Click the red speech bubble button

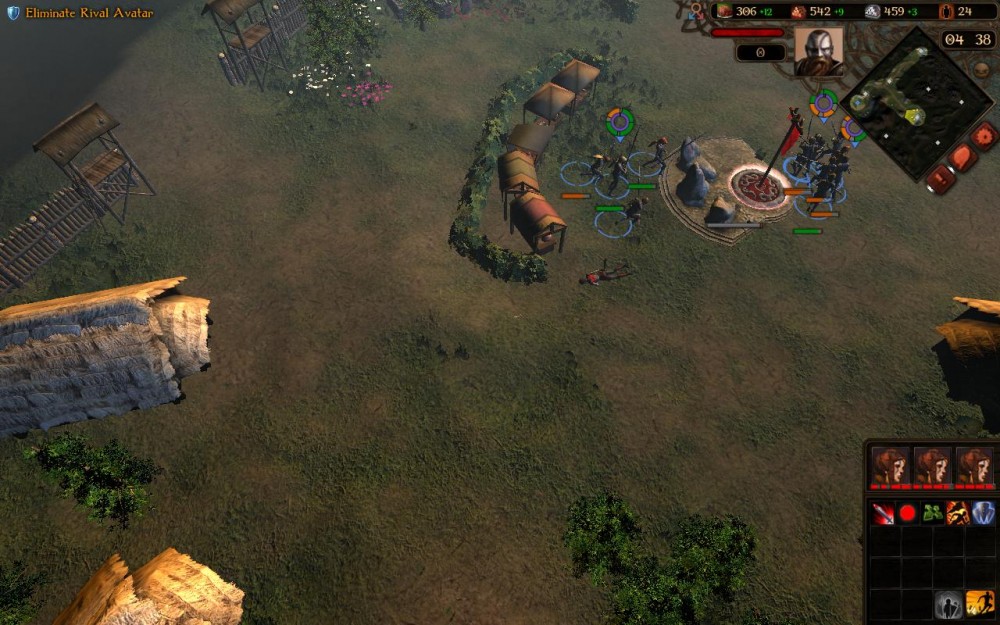pos(962,158)
